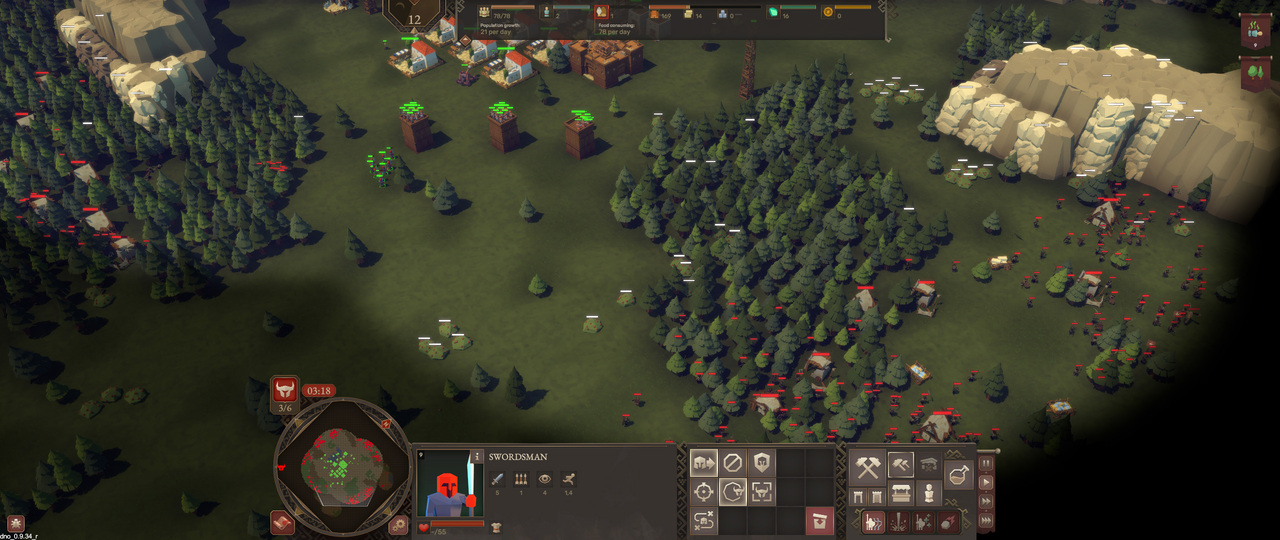Pause the game speed
The width and height of the screenshot is (1280, 540).
pyautogui.click(x=986, y=463)
